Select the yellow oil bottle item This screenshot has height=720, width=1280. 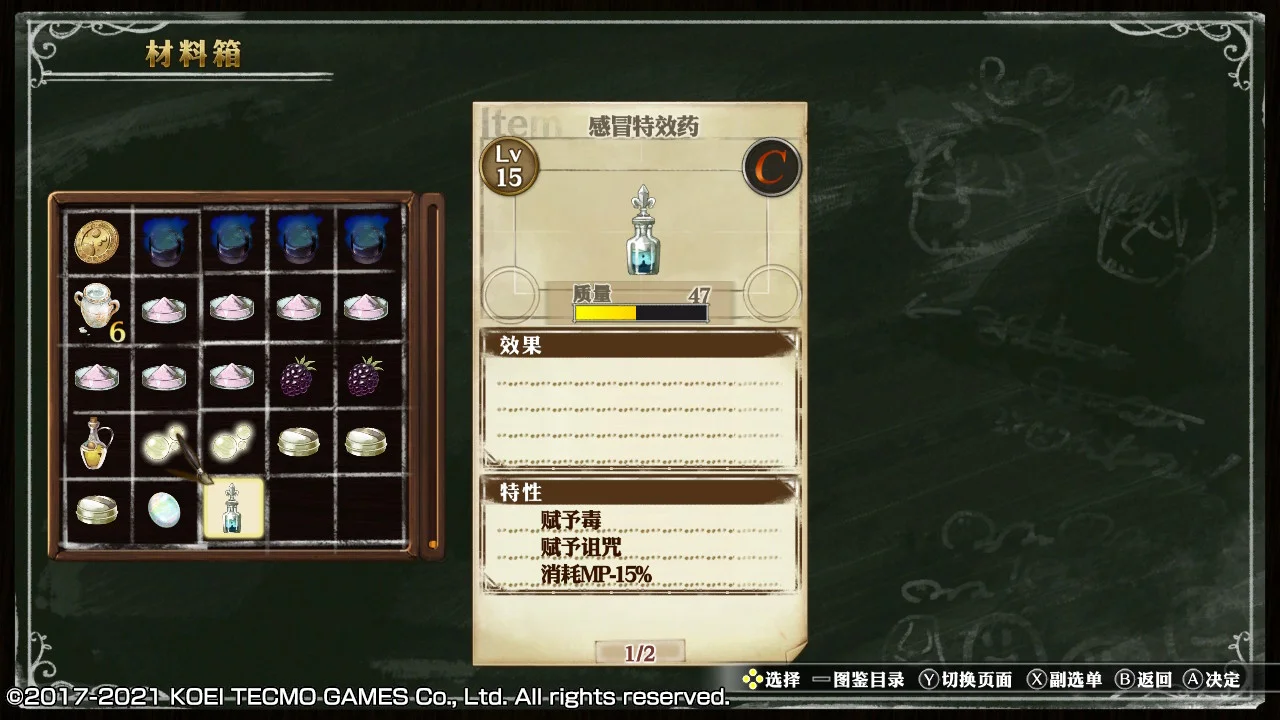pos(97,443)
